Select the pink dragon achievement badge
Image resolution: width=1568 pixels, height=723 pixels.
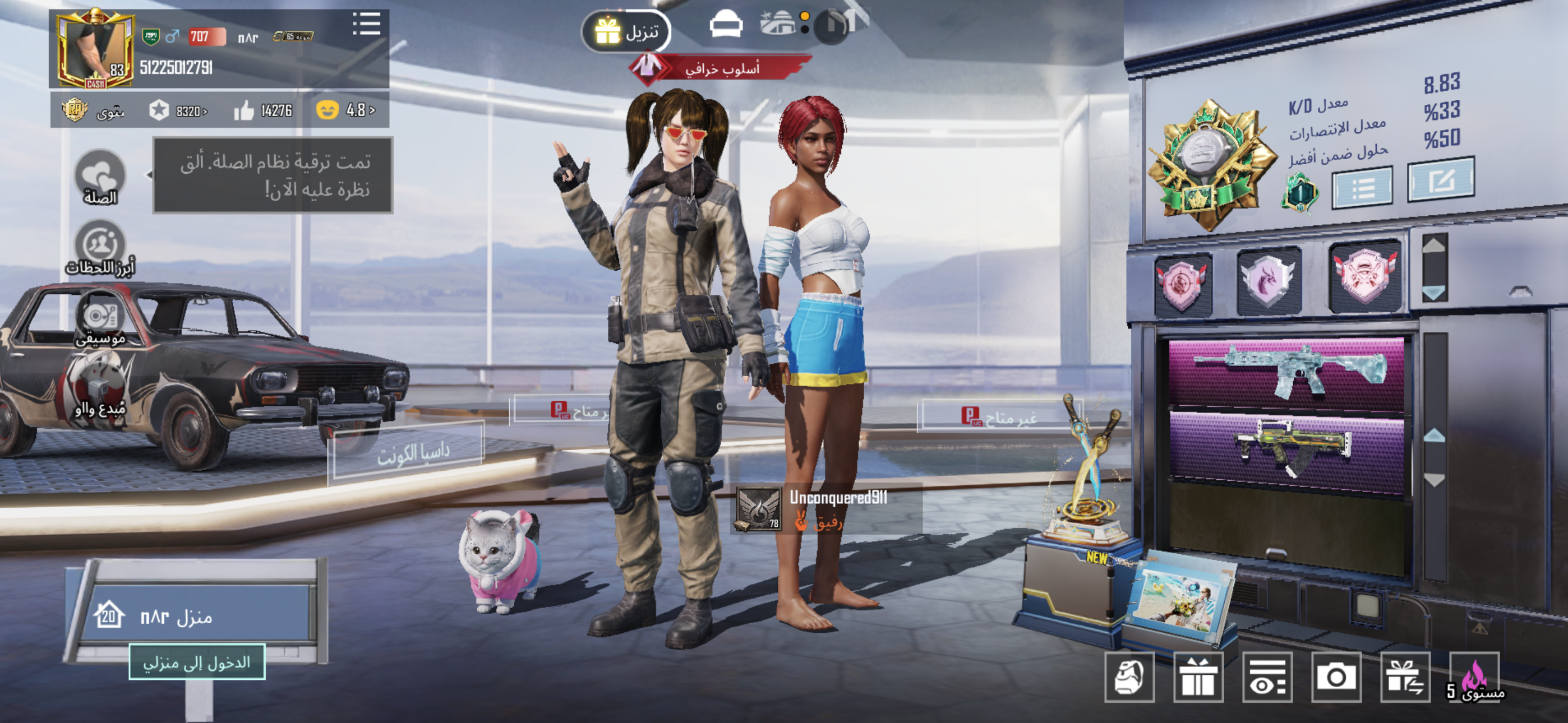click(x=1269, y=281)
